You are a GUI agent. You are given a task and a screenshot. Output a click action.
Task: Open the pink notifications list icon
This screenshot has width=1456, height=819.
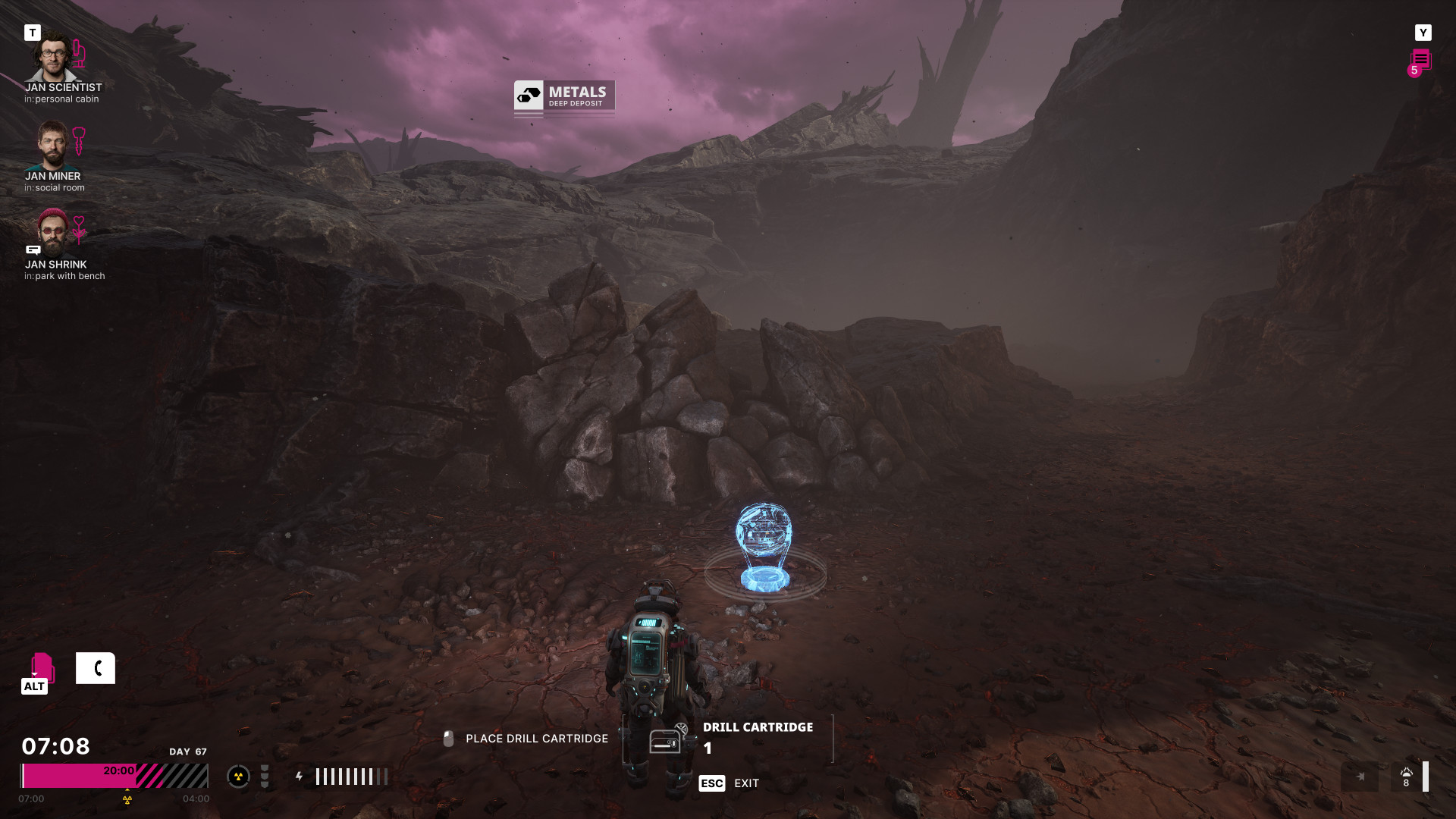1420,61
